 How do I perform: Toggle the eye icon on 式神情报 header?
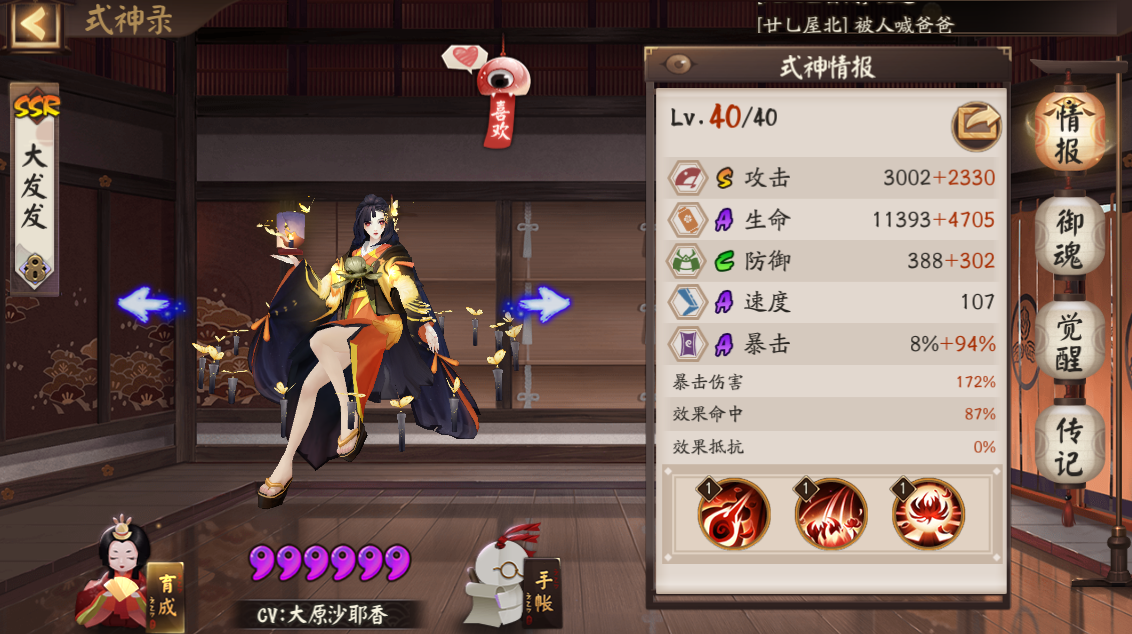click(679, 66)
